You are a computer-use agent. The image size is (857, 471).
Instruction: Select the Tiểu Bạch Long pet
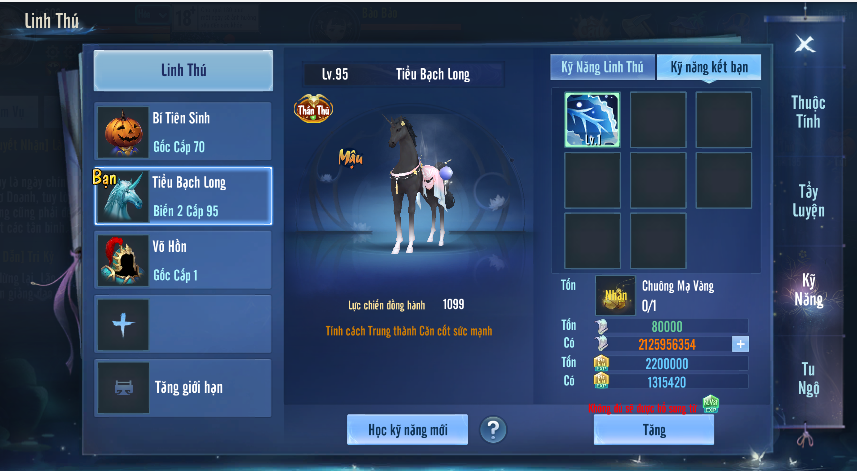183,196
